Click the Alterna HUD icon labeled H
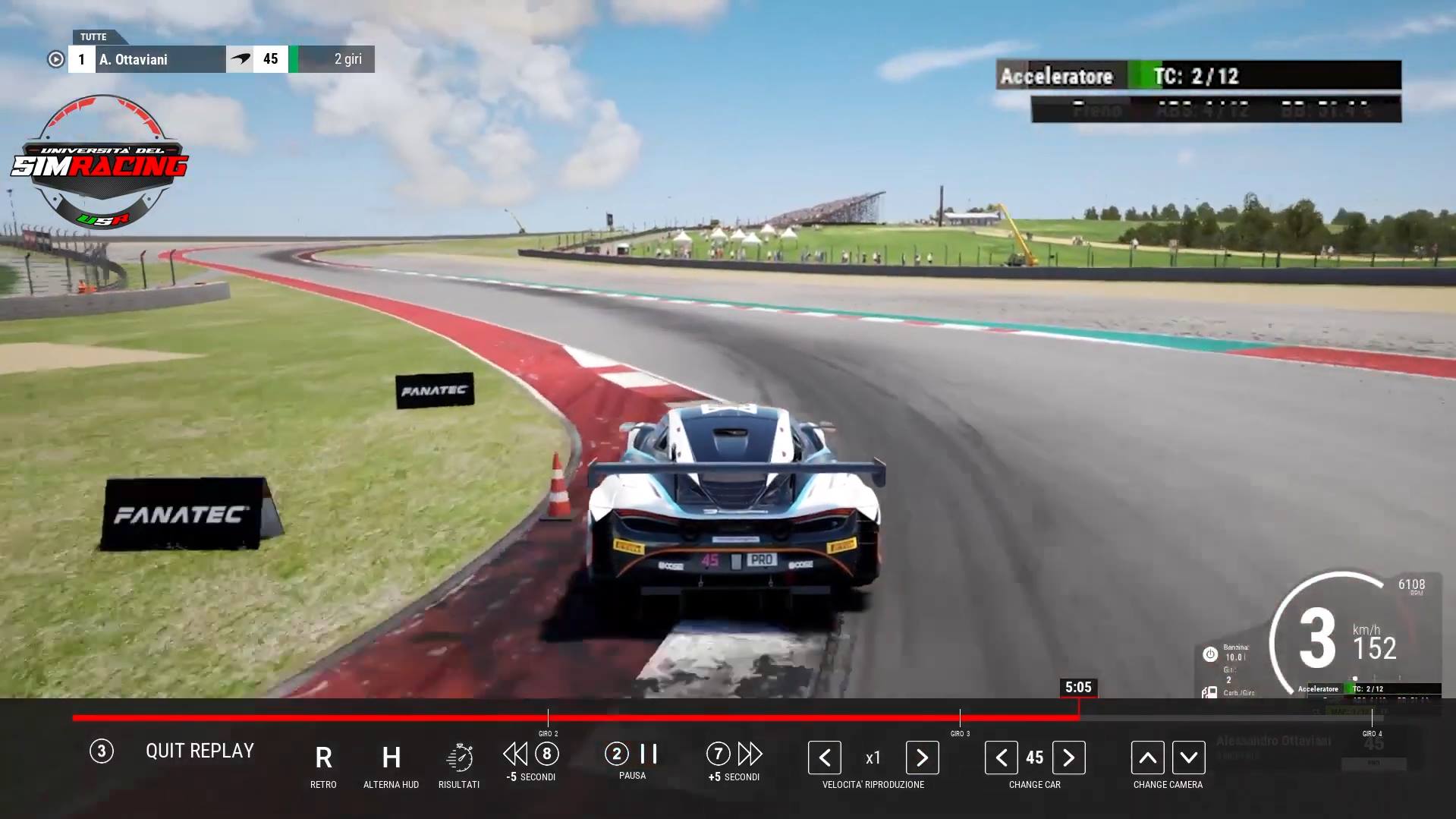The height and width of the screenshot is (819, 1456). [x=391, y=758]
